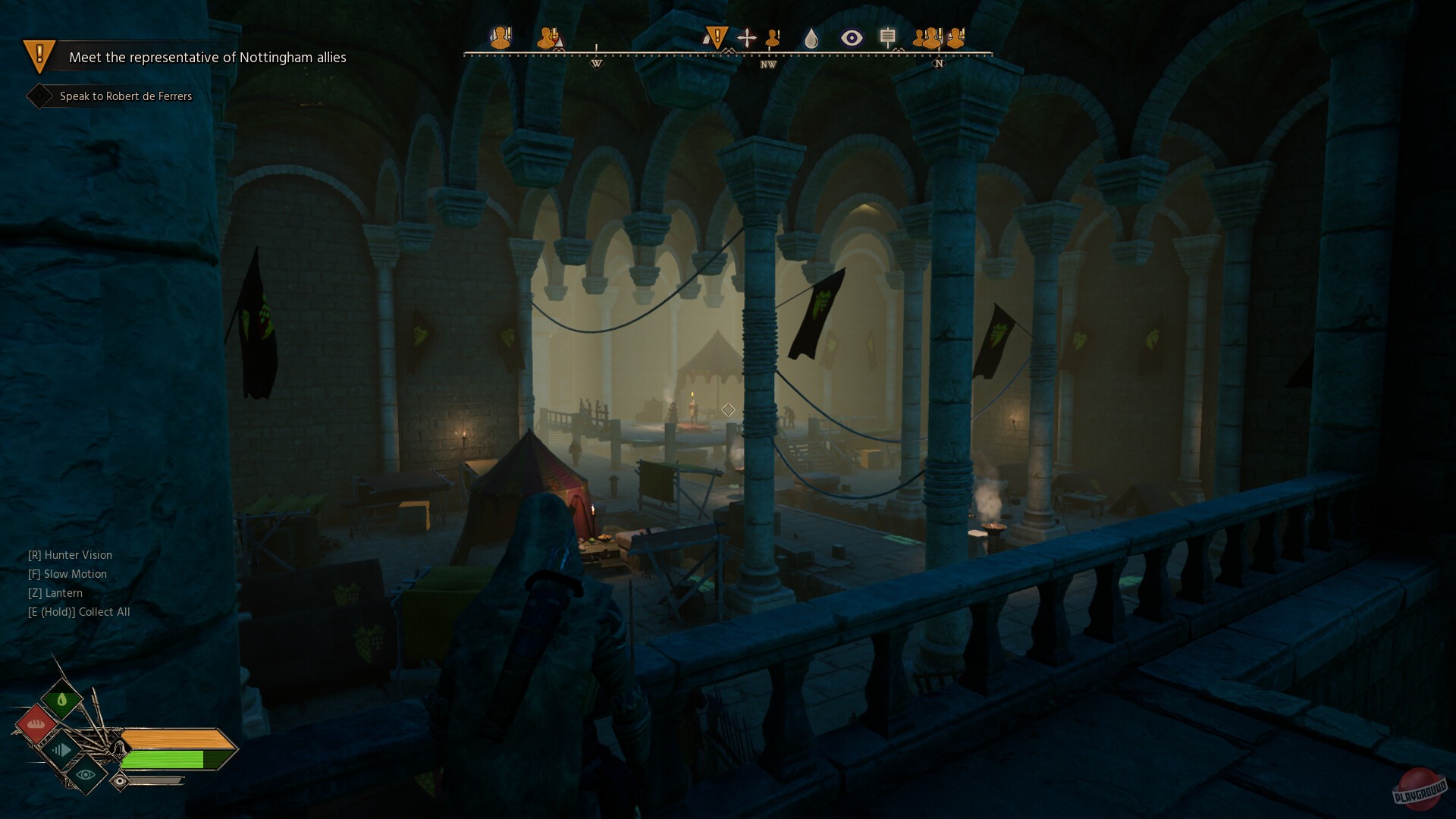Viewport: 1456px width, 819px height.
Task: Select the white cross marker on the compass
Action: (x=747, y=38)
